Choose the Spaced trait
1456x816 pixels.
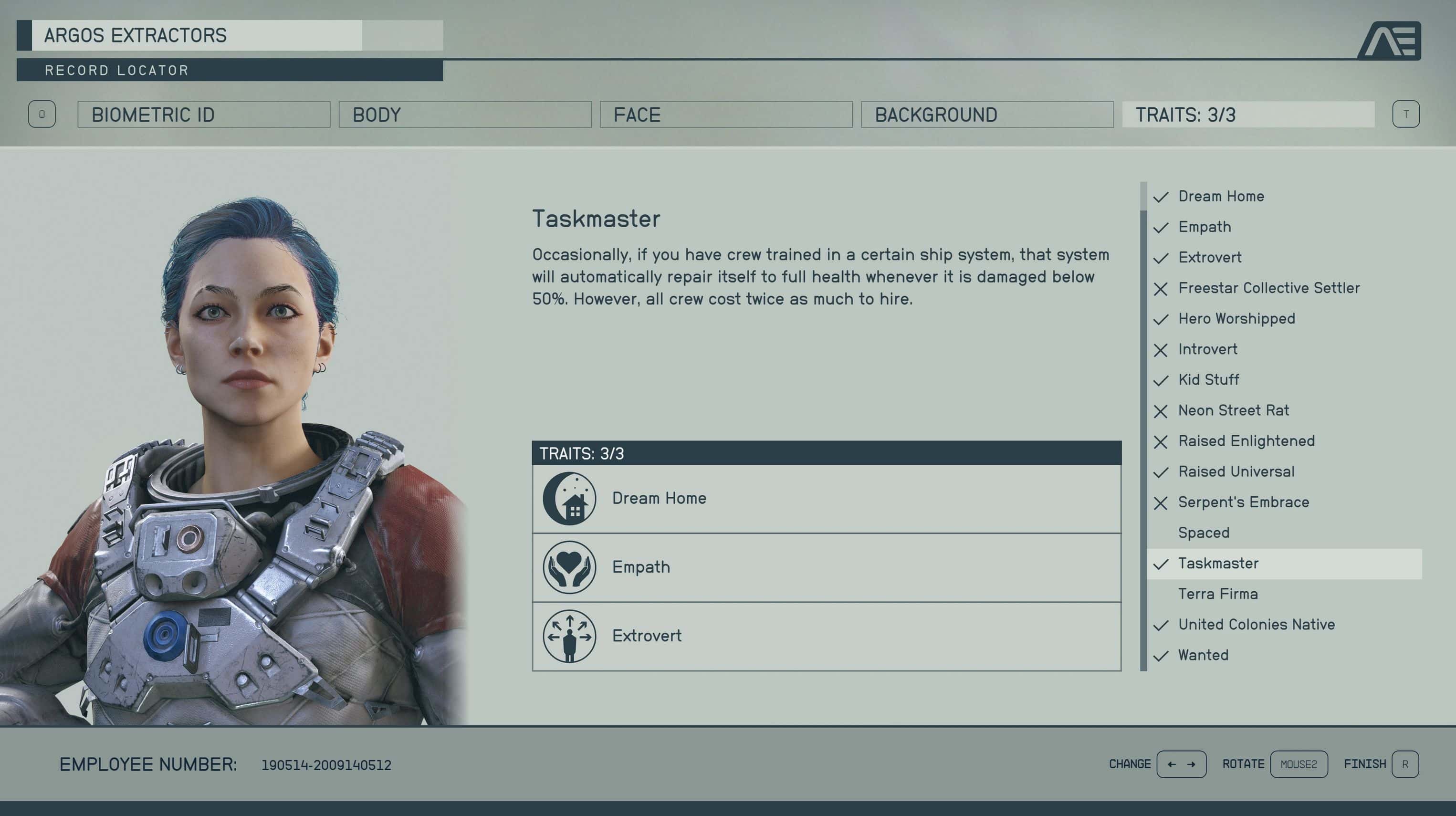1204,533
